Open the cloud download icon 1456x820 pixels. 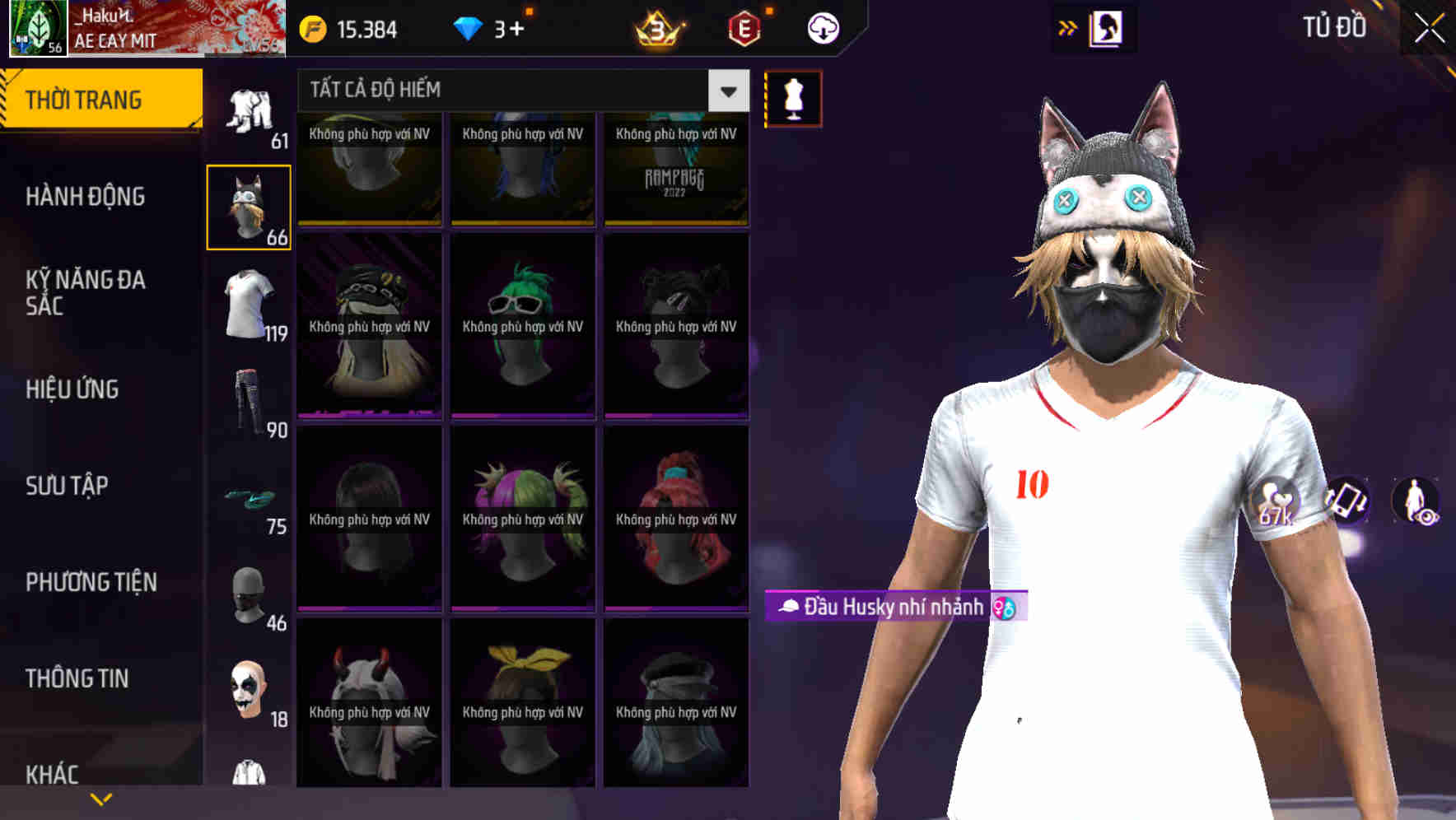click(821, 29)
